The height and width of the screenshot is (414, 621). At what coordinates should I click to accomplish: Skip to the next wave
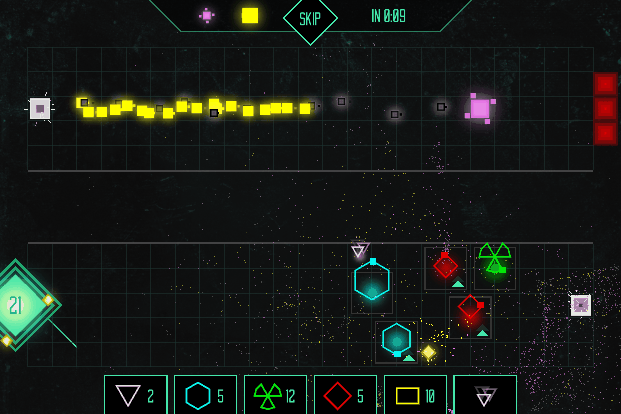pyautogui.click(x=310, y=18)
